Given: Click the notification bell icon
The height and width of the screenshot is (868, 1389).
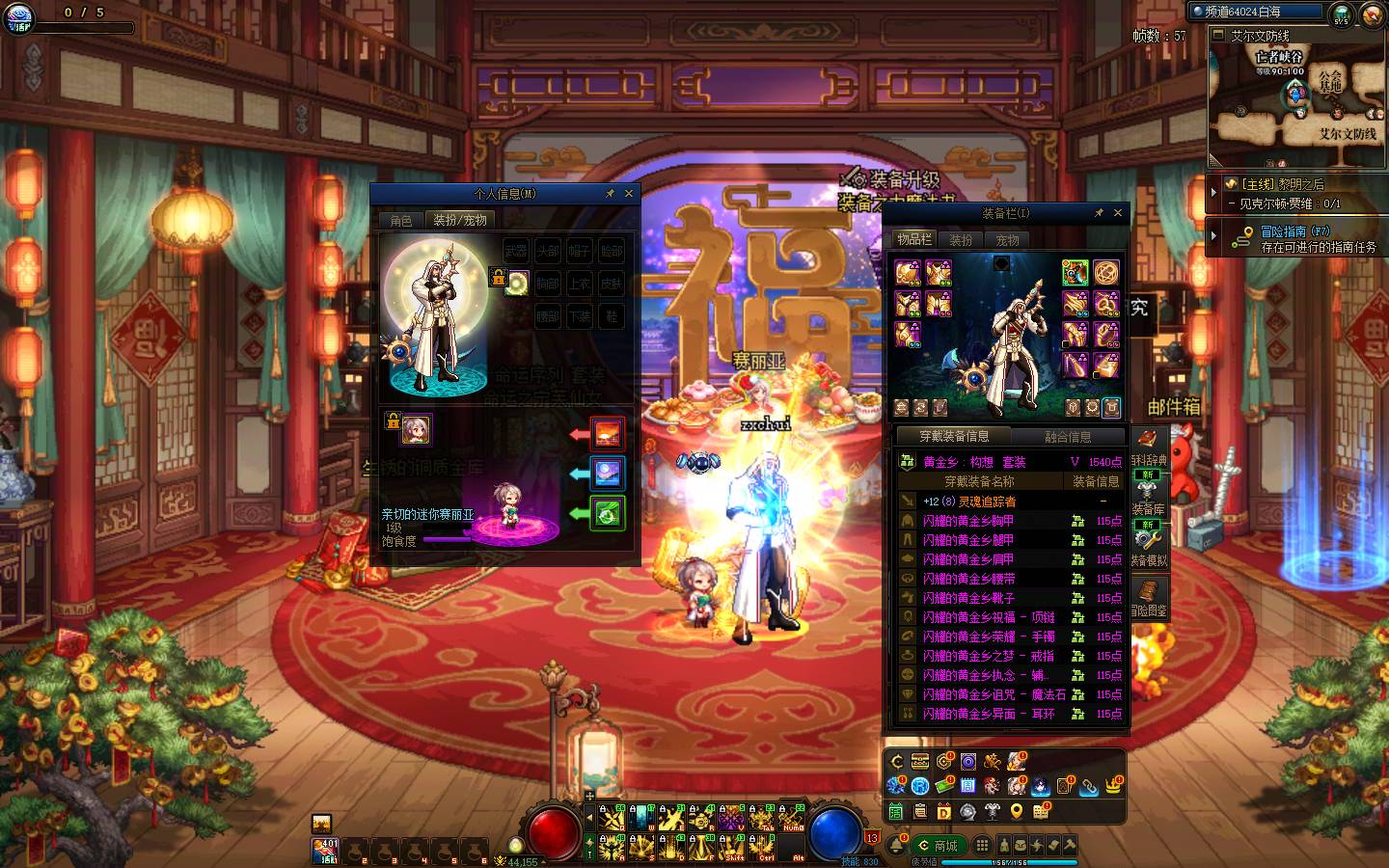Looking at the screenshot, I should coord(896,846).
